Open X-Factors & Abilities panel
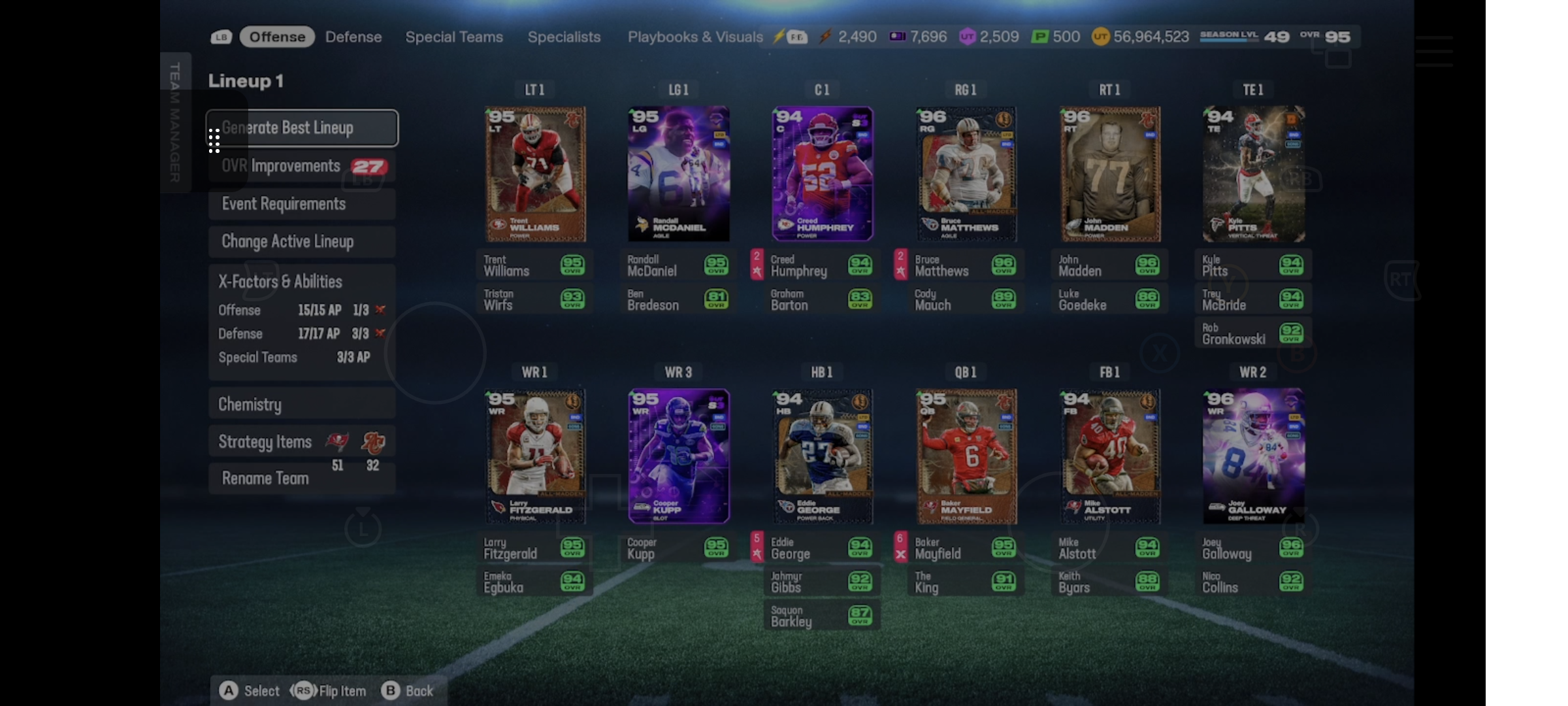Viewport: 1568px width, 706px height. [x=281, y=282]
